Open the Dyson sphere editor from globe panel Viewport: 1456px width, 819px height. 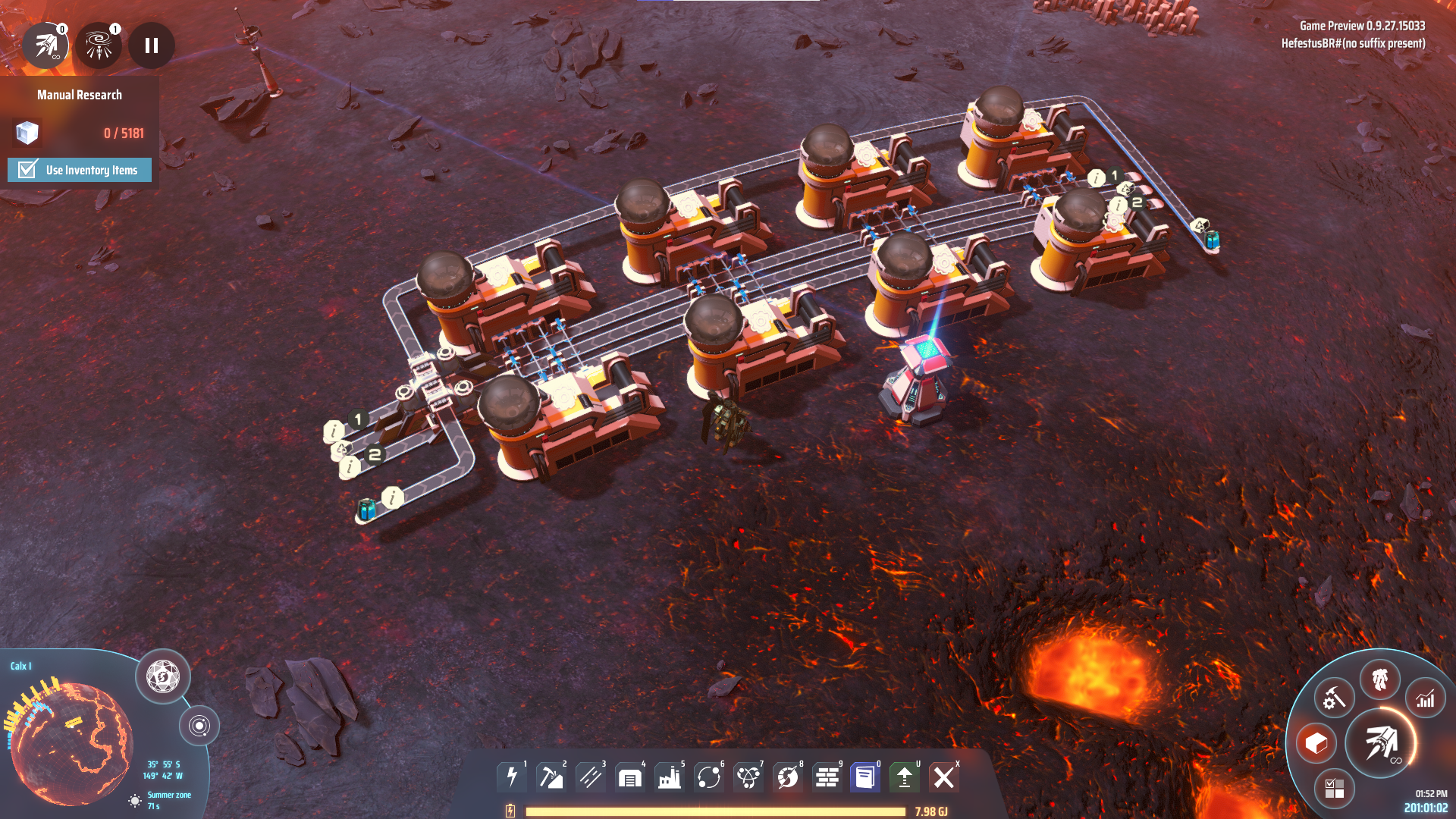click(x=163, y=676)
